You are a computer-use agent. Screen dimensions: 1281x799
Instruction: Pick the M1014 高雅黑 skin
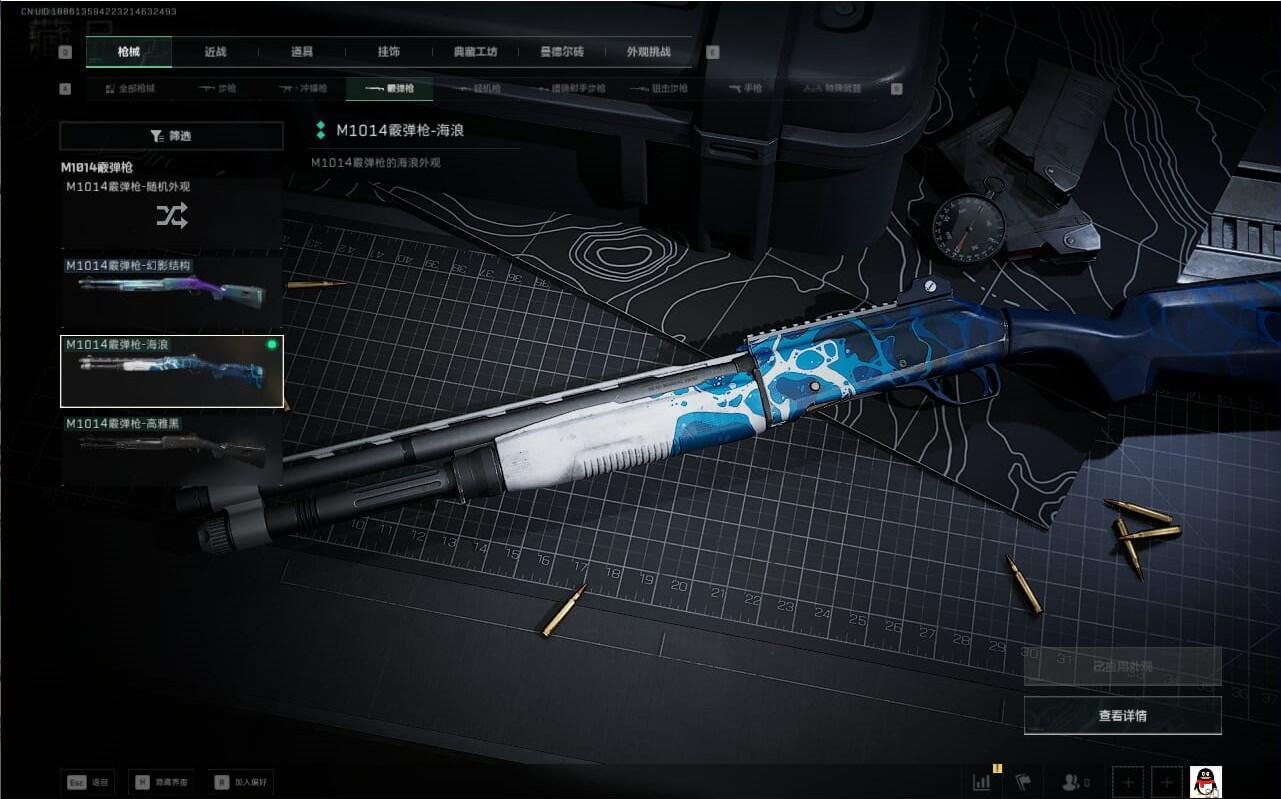pyautogui.click(x=171, y=450)
